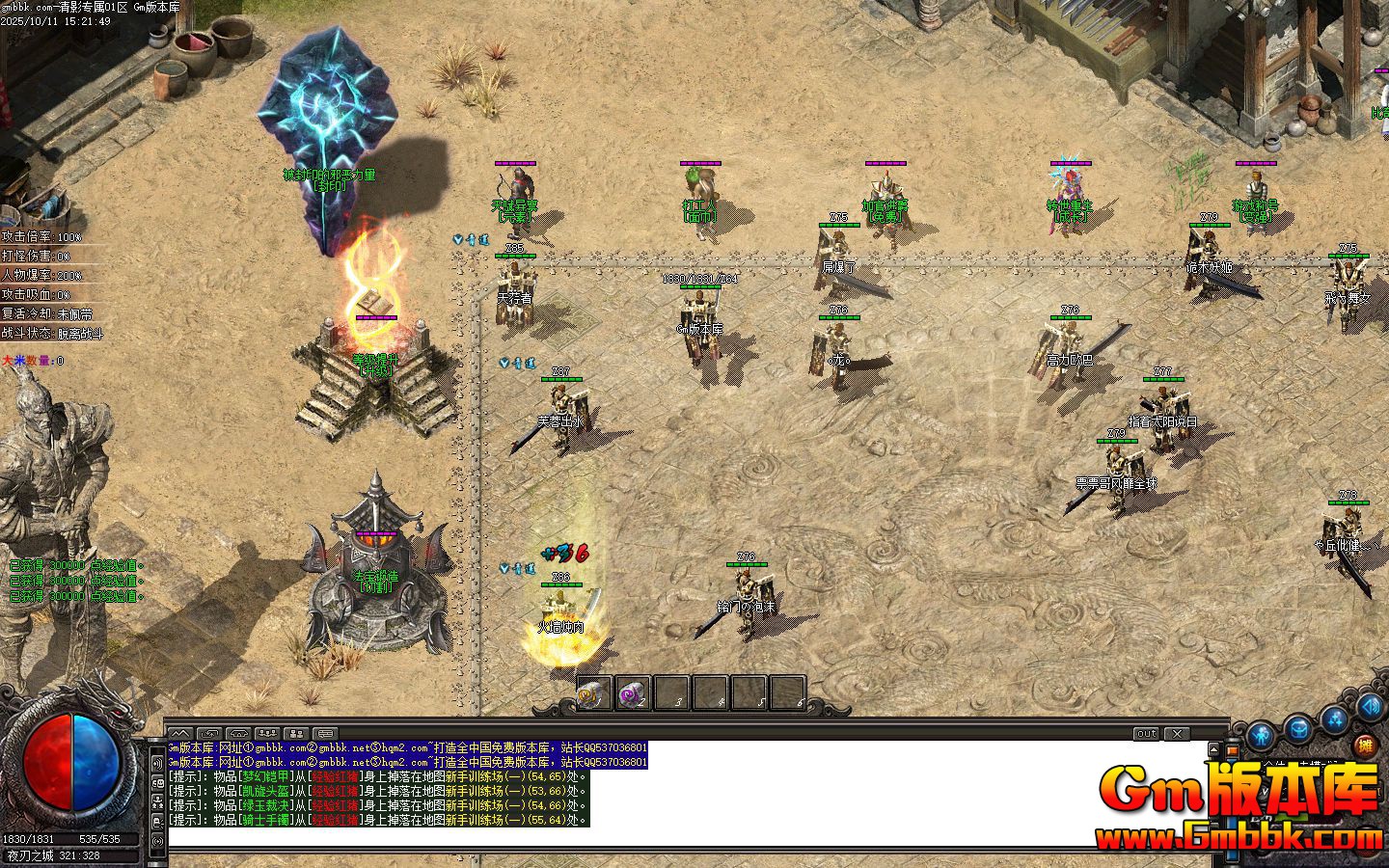Open the bag inventory icon

tap(1298, 730)
